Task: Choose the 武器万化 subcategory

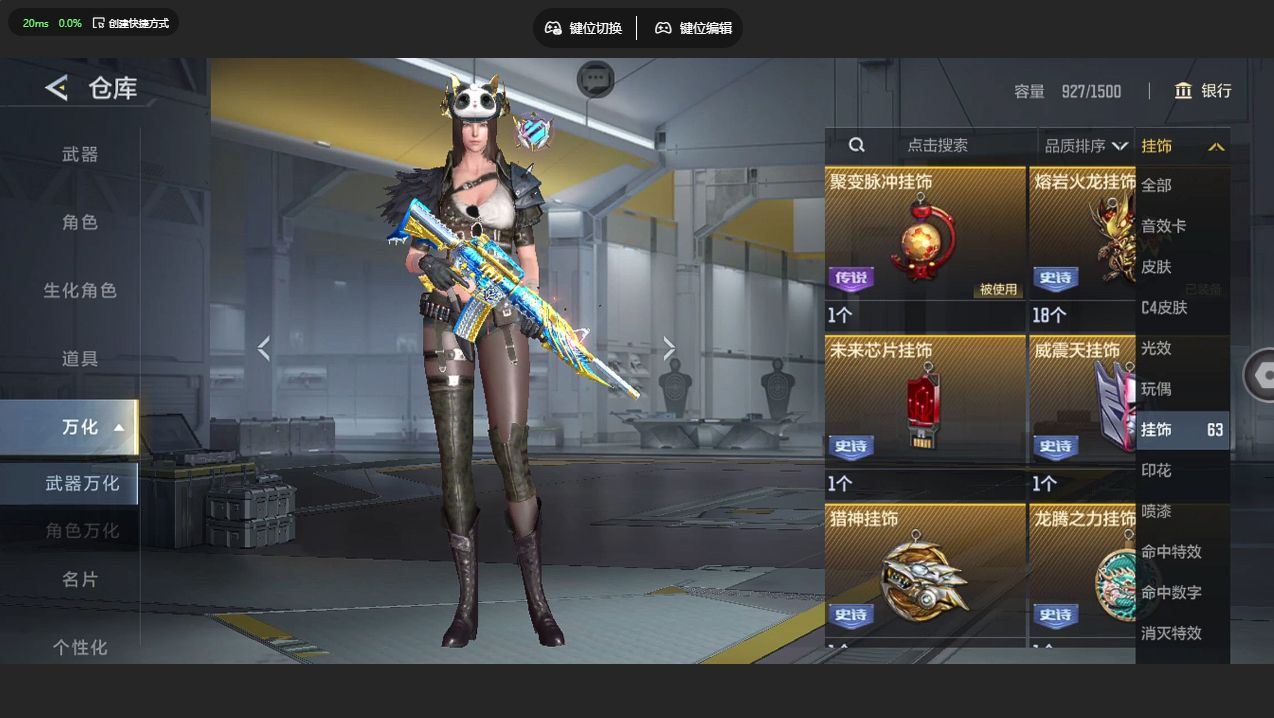Action: coord(82,483)
